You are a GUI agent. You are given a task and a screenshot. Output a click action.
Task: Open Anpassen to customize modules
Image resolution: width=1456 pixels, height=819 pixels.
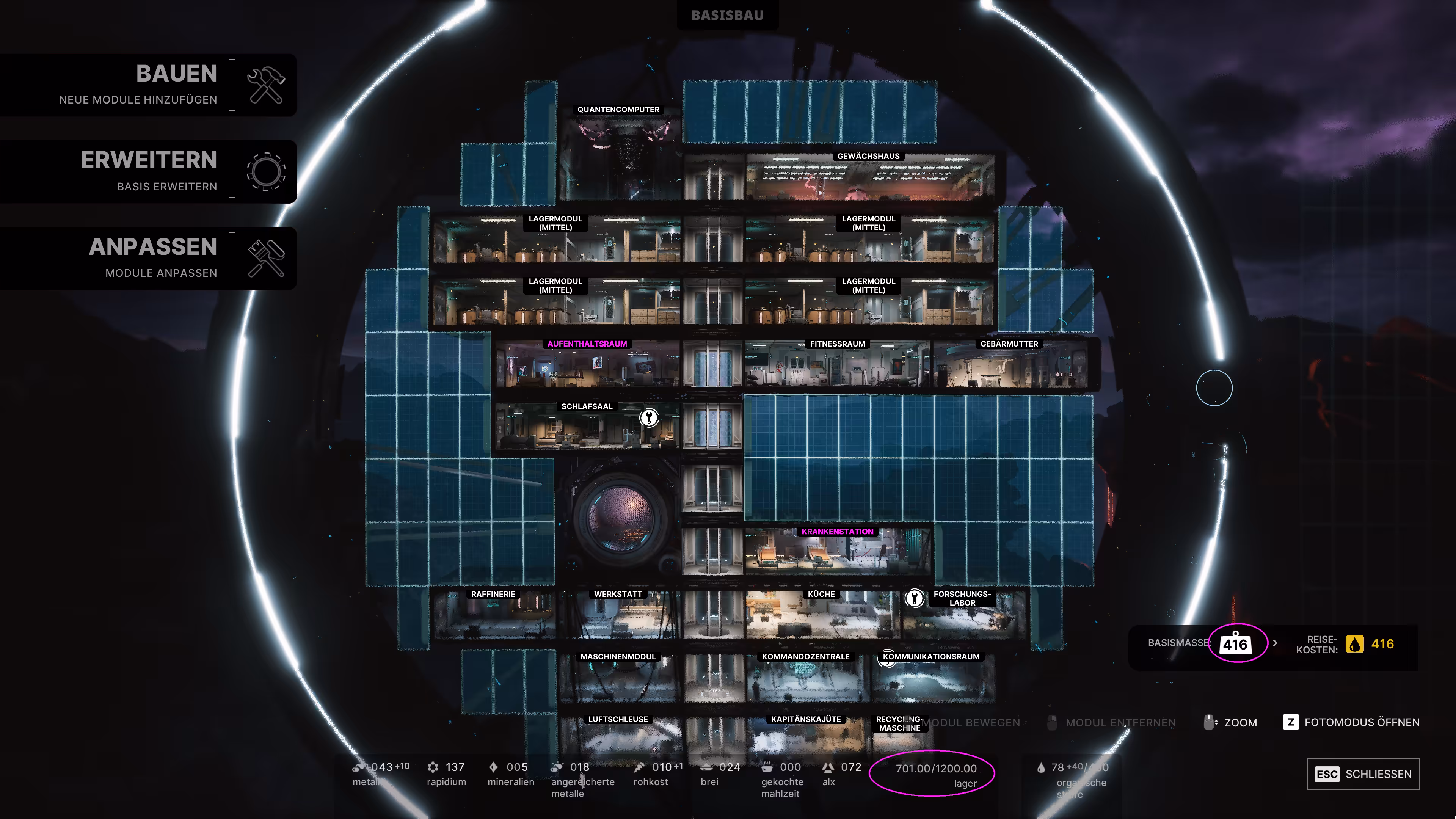pyautogui.click(x=148, y=258)
